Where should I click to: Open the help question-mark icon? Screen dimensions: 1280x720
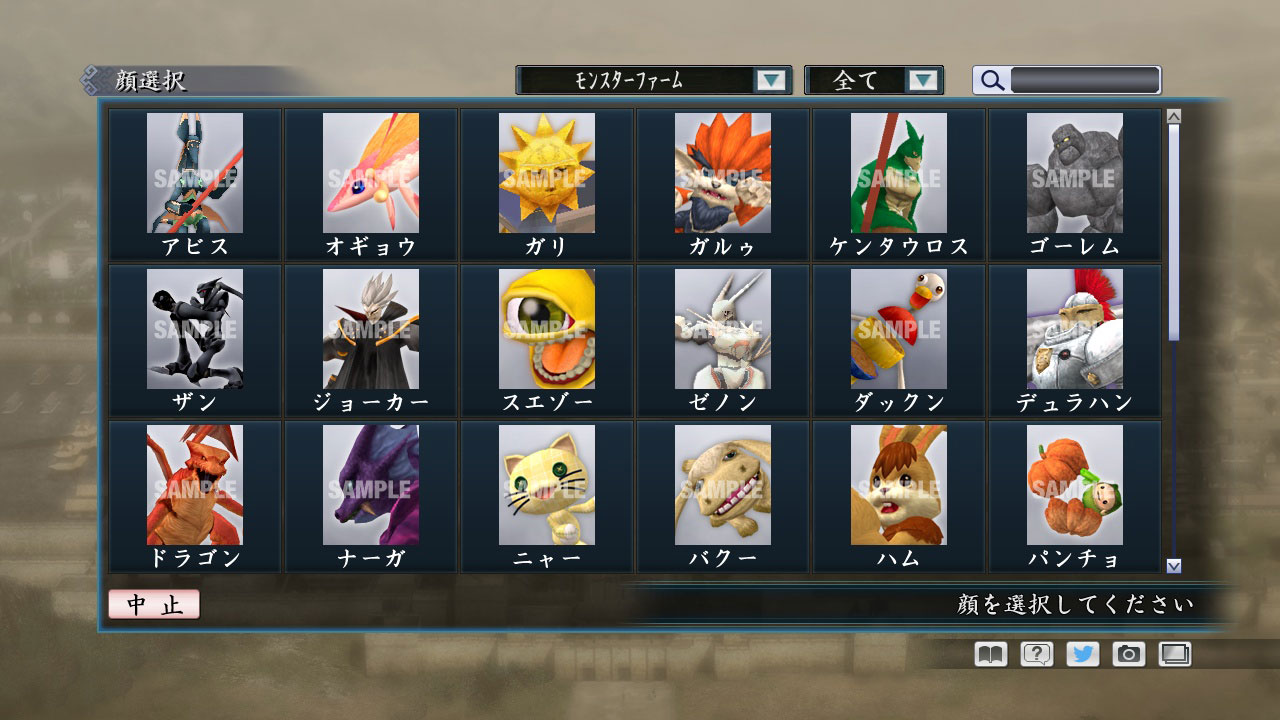1039,655
